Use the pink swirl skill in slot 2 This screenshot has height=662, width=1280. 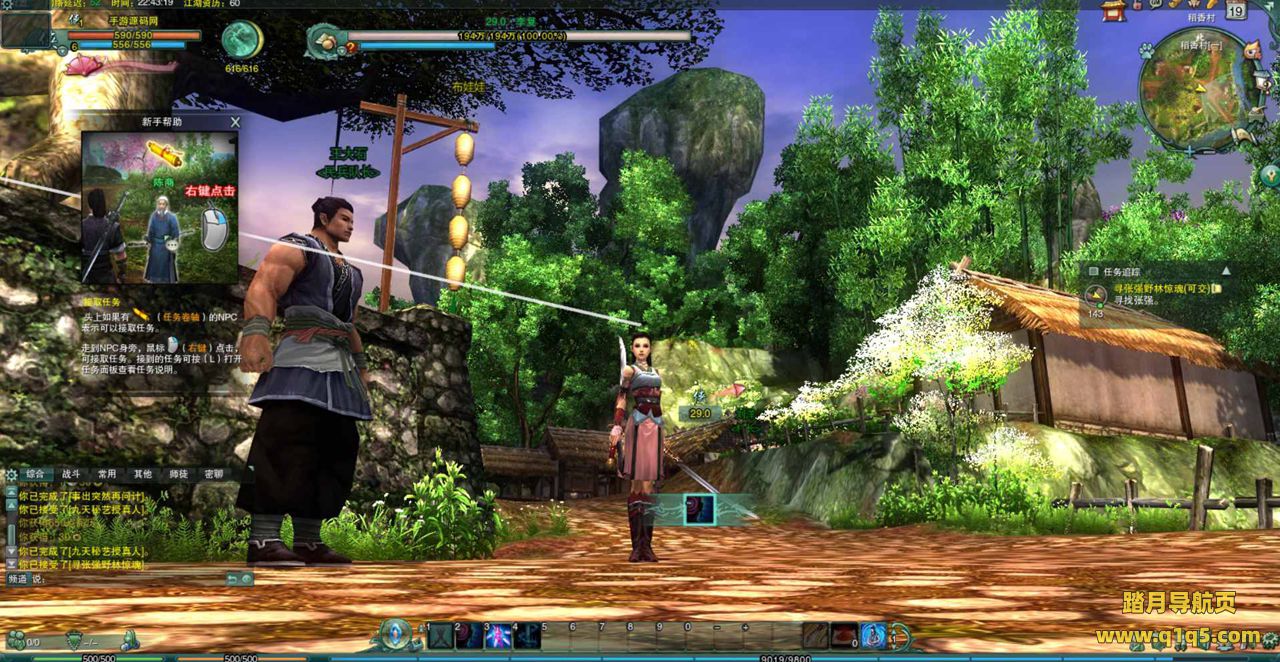point(470,636)
